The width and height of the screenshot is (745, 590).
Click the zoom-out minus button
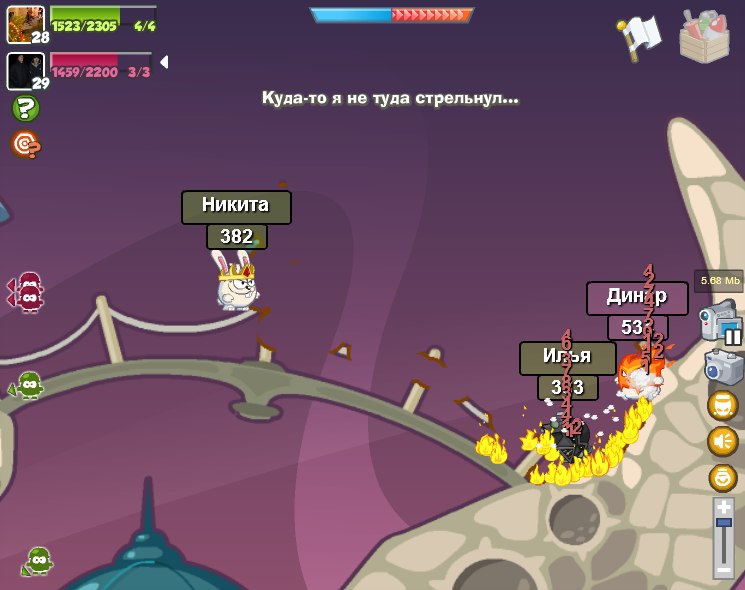pyautogui.click(x=724, y=570)
